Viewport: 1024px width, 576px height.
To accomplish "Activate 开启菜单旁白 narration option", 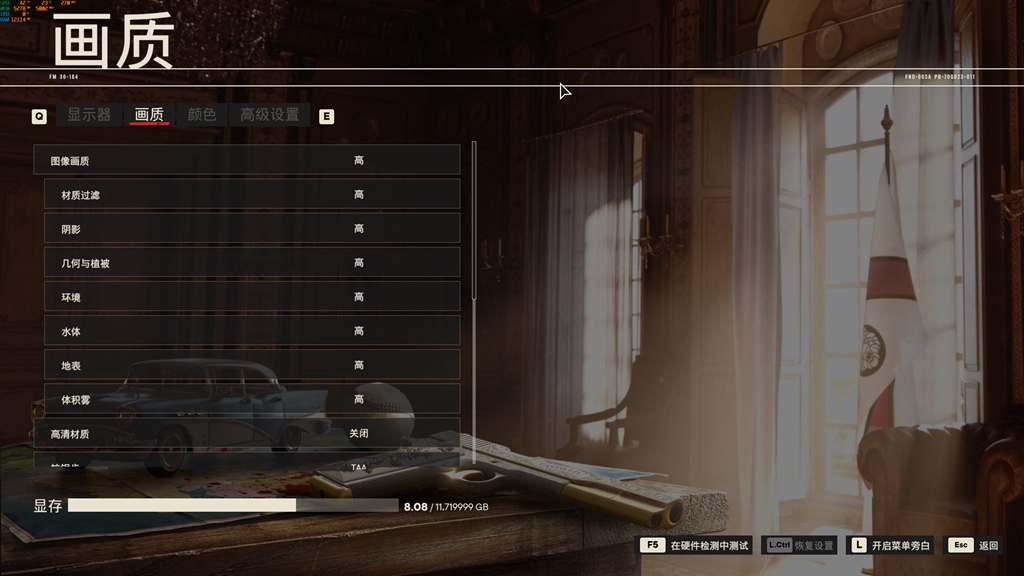I will tap(889, 545).
